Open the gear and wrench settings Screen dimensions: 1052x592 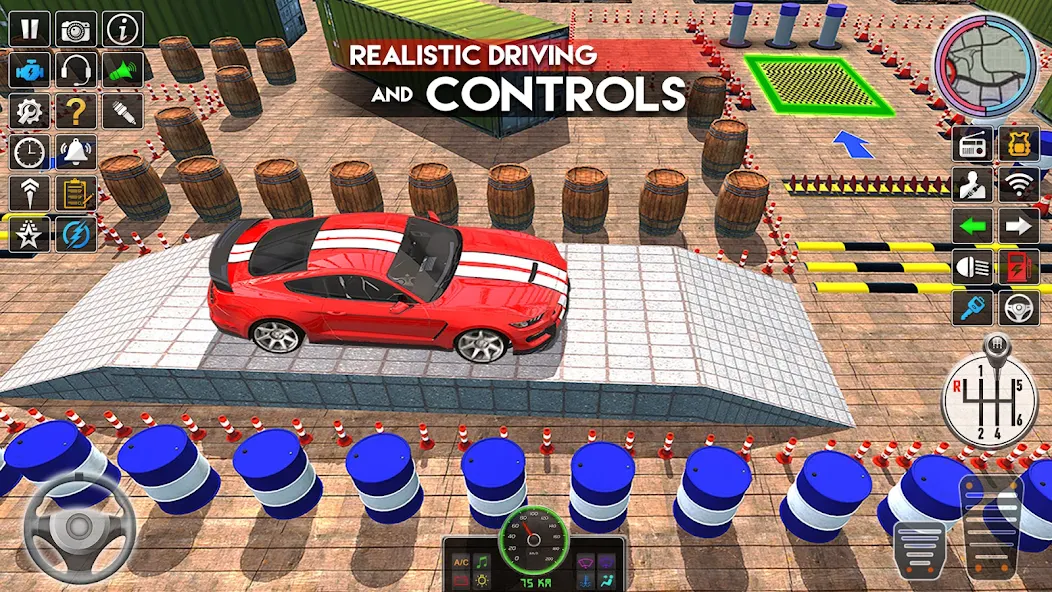click(29, 111)
